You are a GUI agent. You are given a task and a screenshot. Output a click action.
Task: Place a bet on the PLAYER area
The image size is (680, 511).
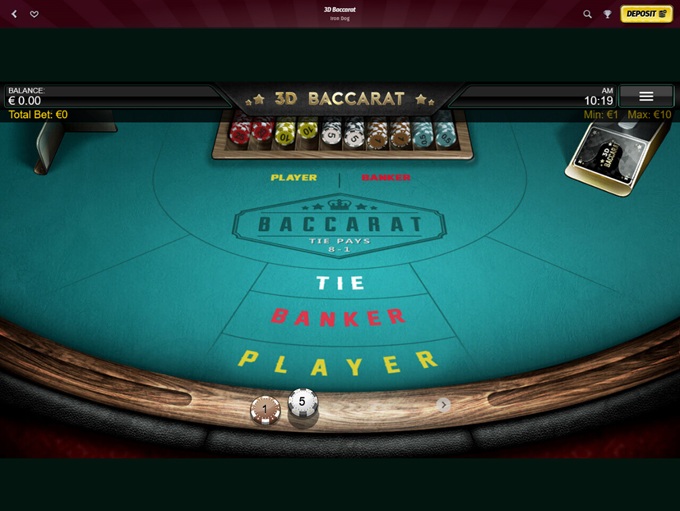coord(338,361)
